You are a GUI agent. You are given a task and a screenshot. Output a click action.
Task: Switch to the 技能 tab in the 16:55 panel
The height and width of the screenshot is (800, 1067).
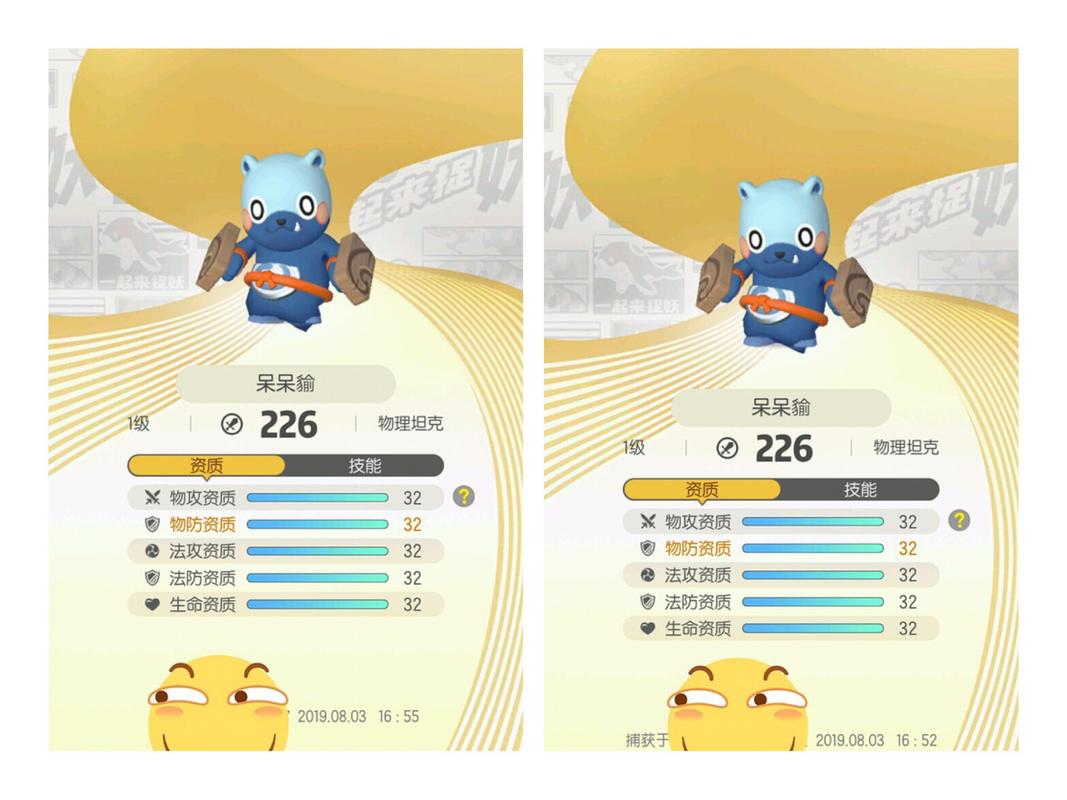364,466
